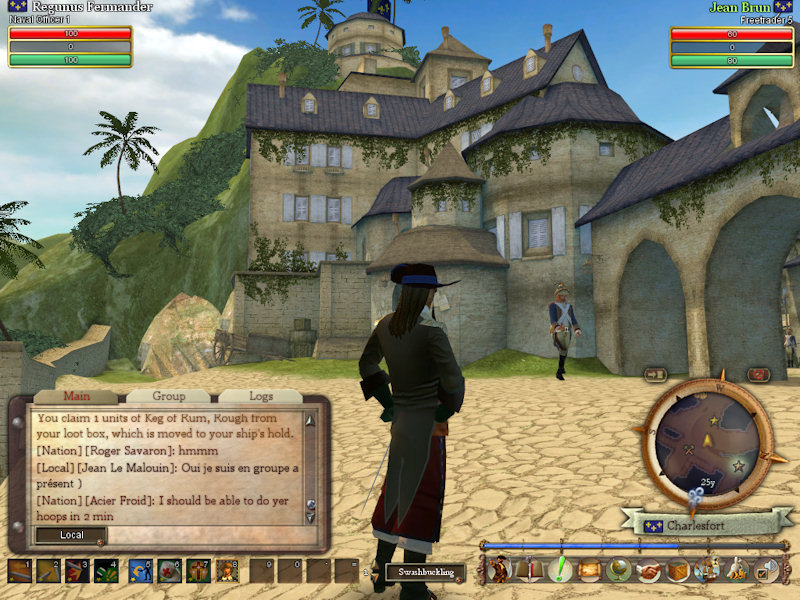Show the Logs chat tab
Screen dimensions: 800x600
click(260, 396)
